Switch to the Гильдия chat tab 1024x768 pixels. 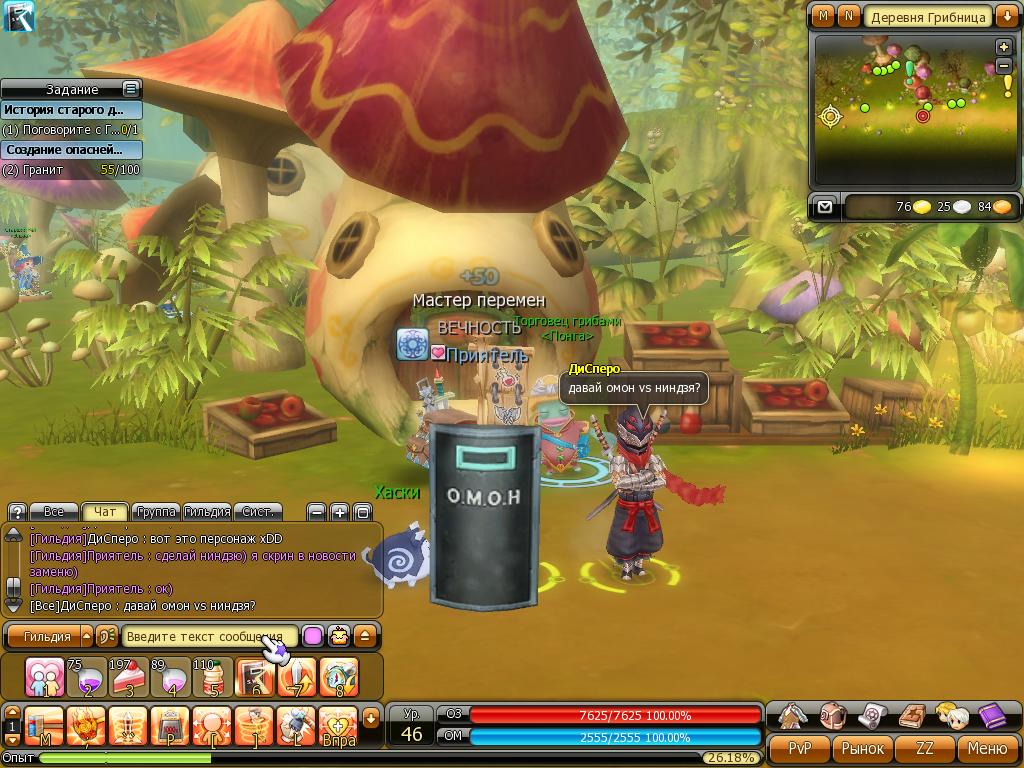pos(207,512)
